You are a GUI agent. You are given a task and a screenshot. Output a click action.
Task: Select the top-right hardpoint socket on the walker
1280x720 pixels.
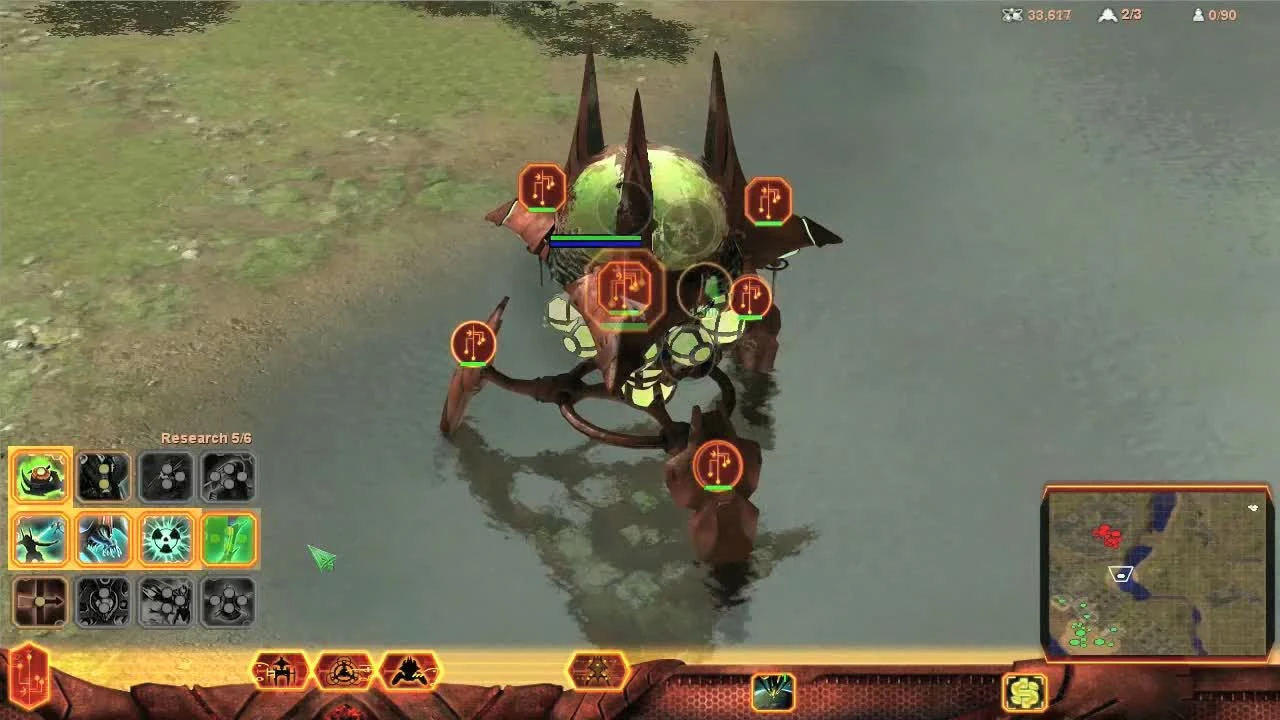pos(768,200)
